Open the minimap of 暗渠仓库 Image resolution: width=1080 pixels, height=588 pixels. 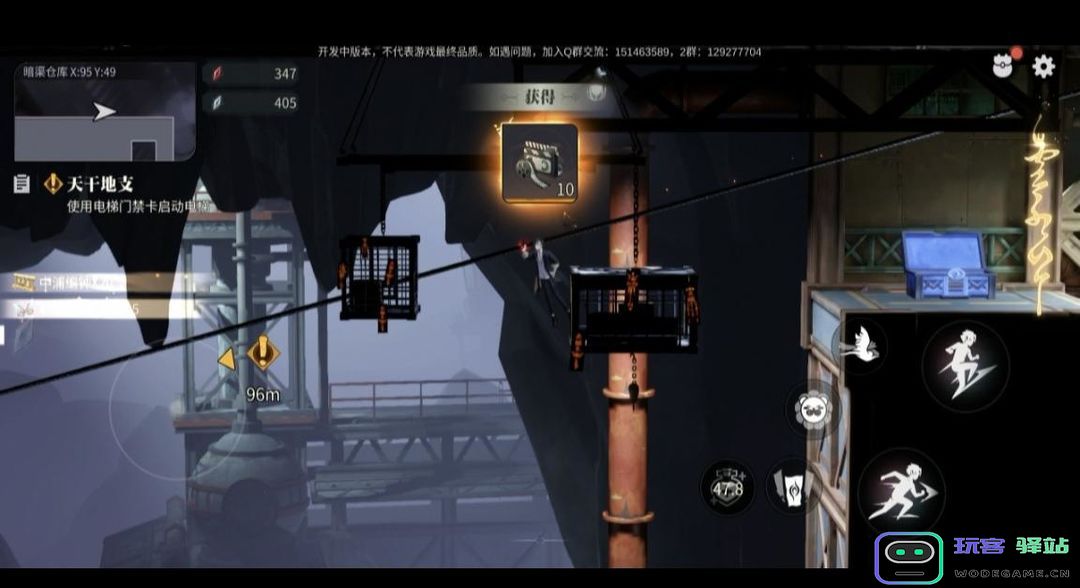click(105, 111)
